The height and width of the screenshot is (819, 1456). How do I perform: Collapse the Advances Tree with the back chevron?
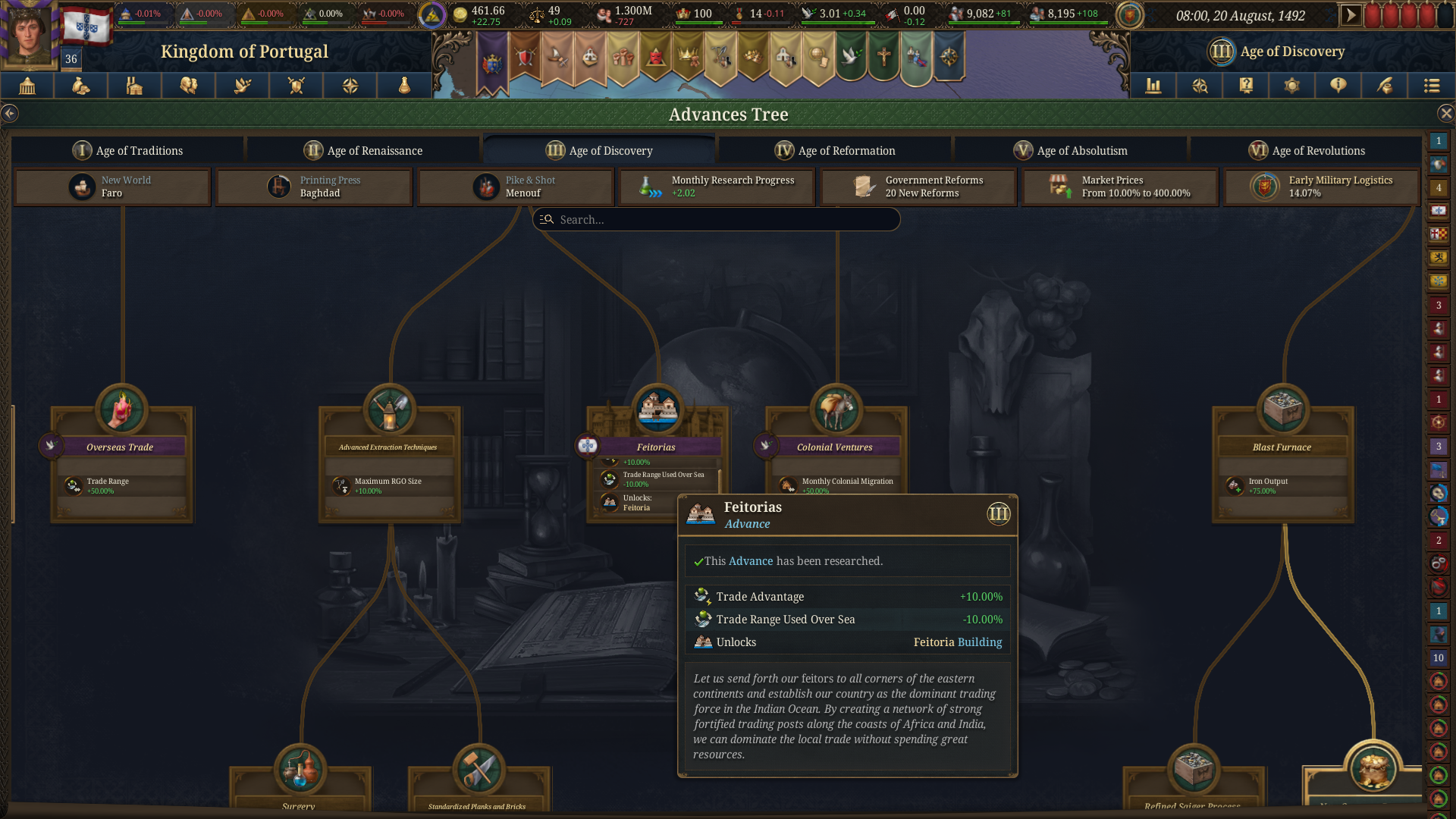click(11, 113)
